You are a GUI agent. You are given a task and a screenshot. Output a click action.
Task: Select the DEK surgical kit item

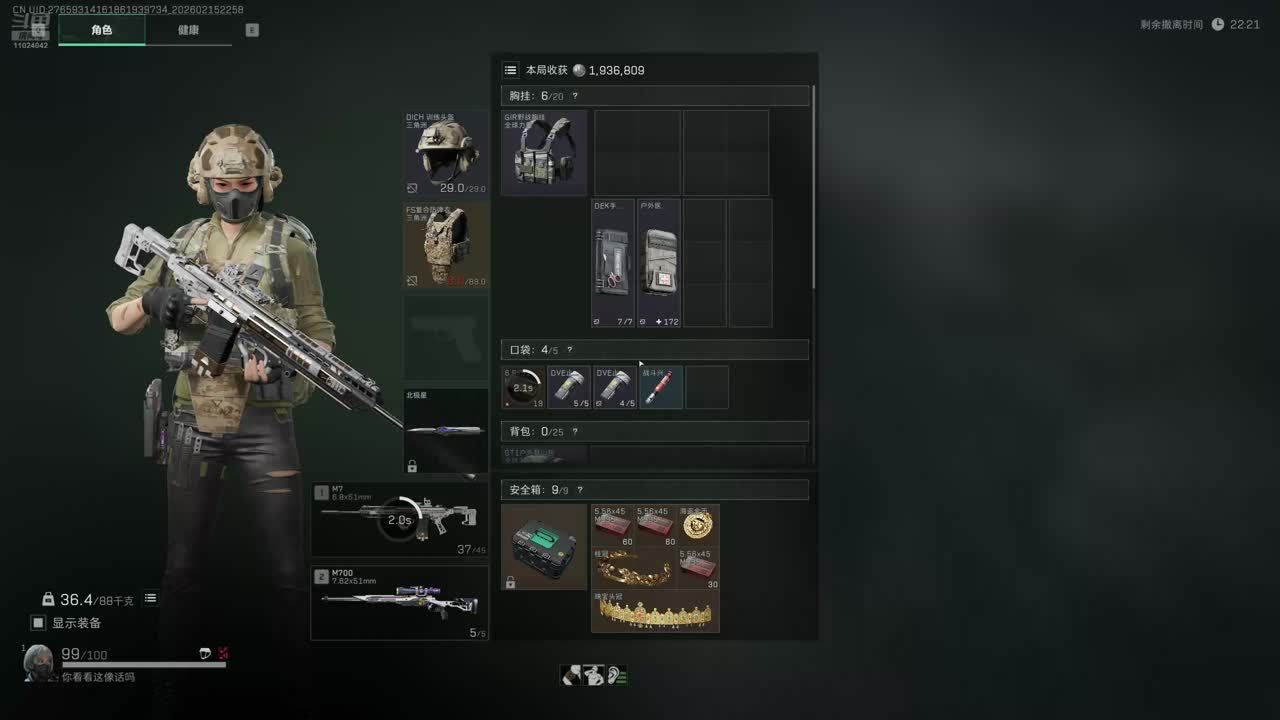point(613,263)
